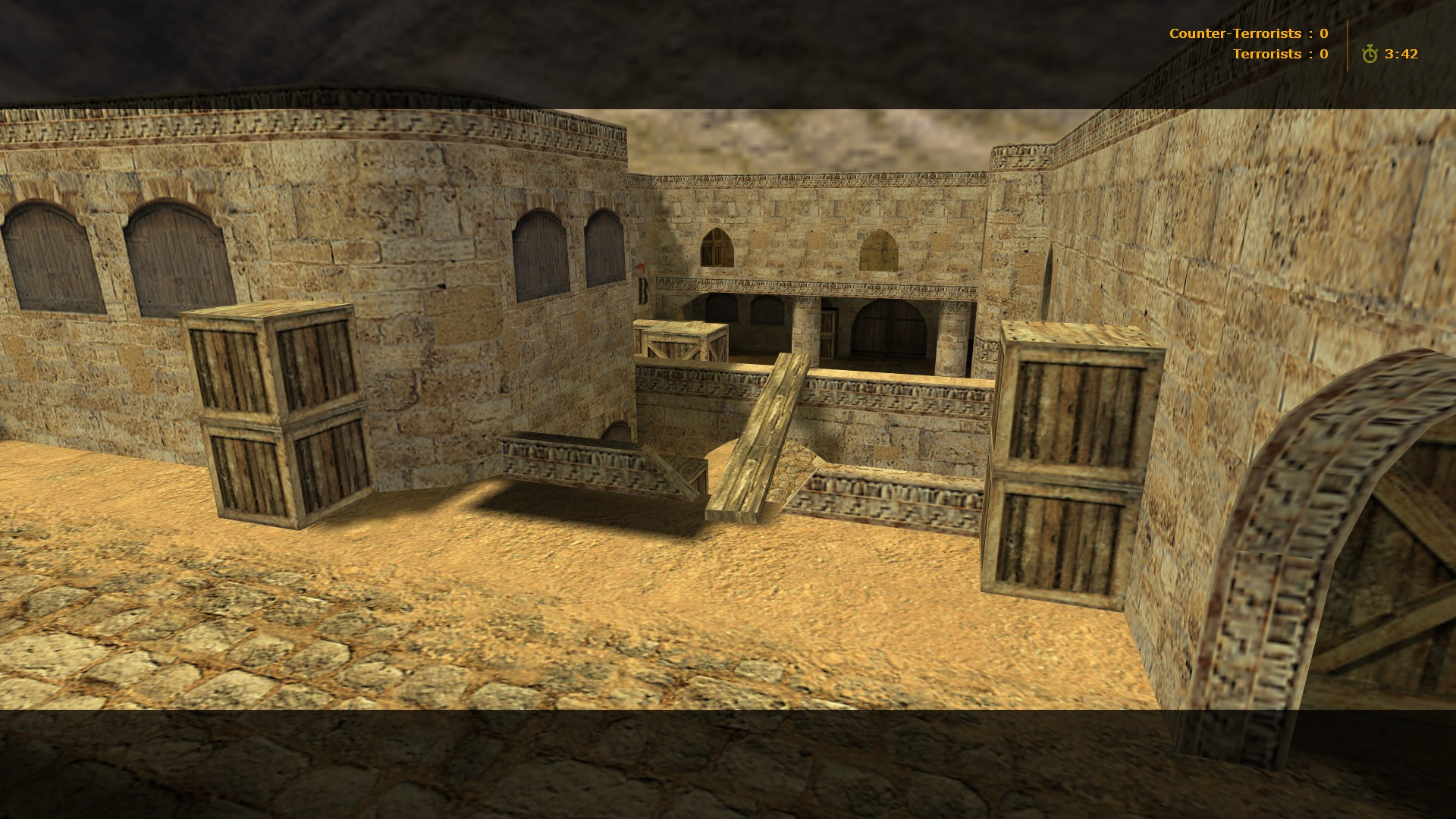
Task: Click the red arrow painted above the B marker
Action: tap(639, 265)
